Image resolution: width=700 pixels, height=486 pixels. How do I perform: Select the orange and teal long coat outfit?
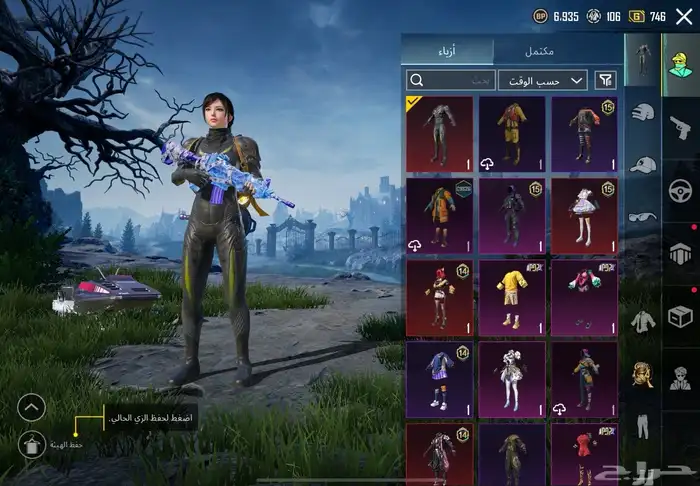coord(439,215)
